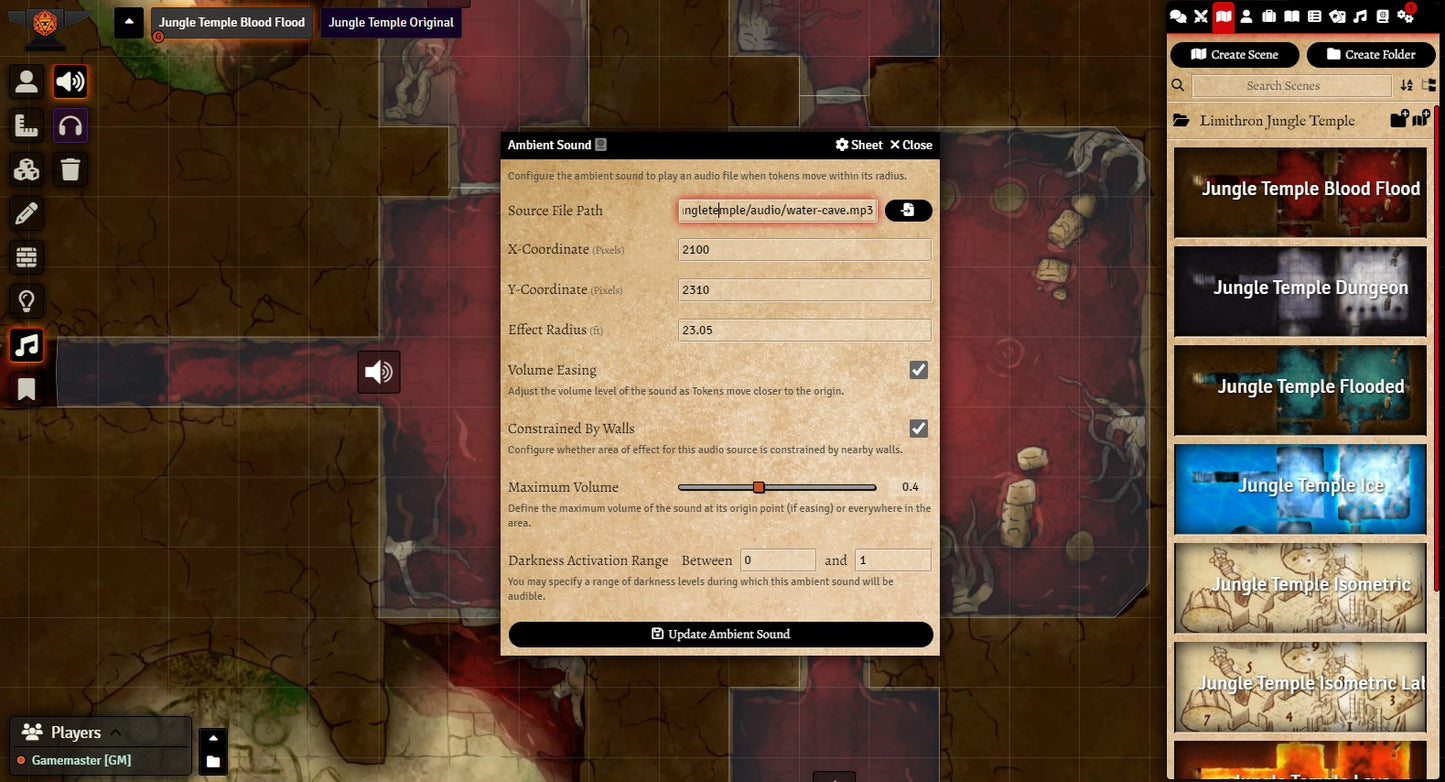The height and width of the screenshot is (782, 1445).
Task: Create Scene in the sidebar
Action: 1234,54
